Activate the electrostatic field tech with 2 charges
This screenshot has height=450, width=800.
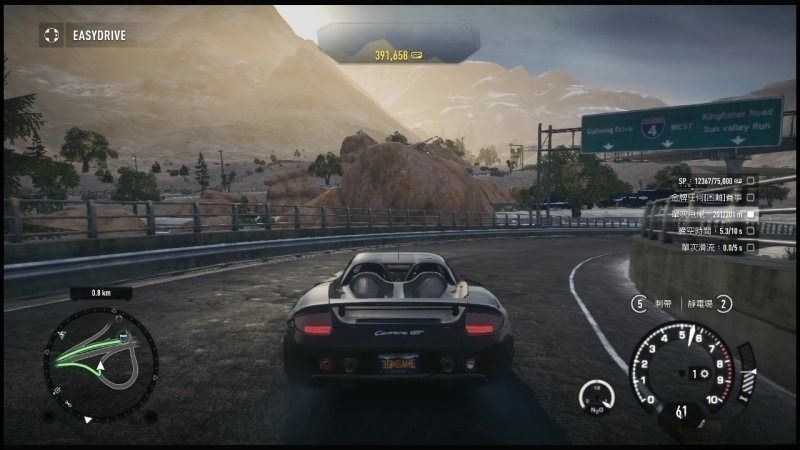pyautogui.click(x=725, y=303)
